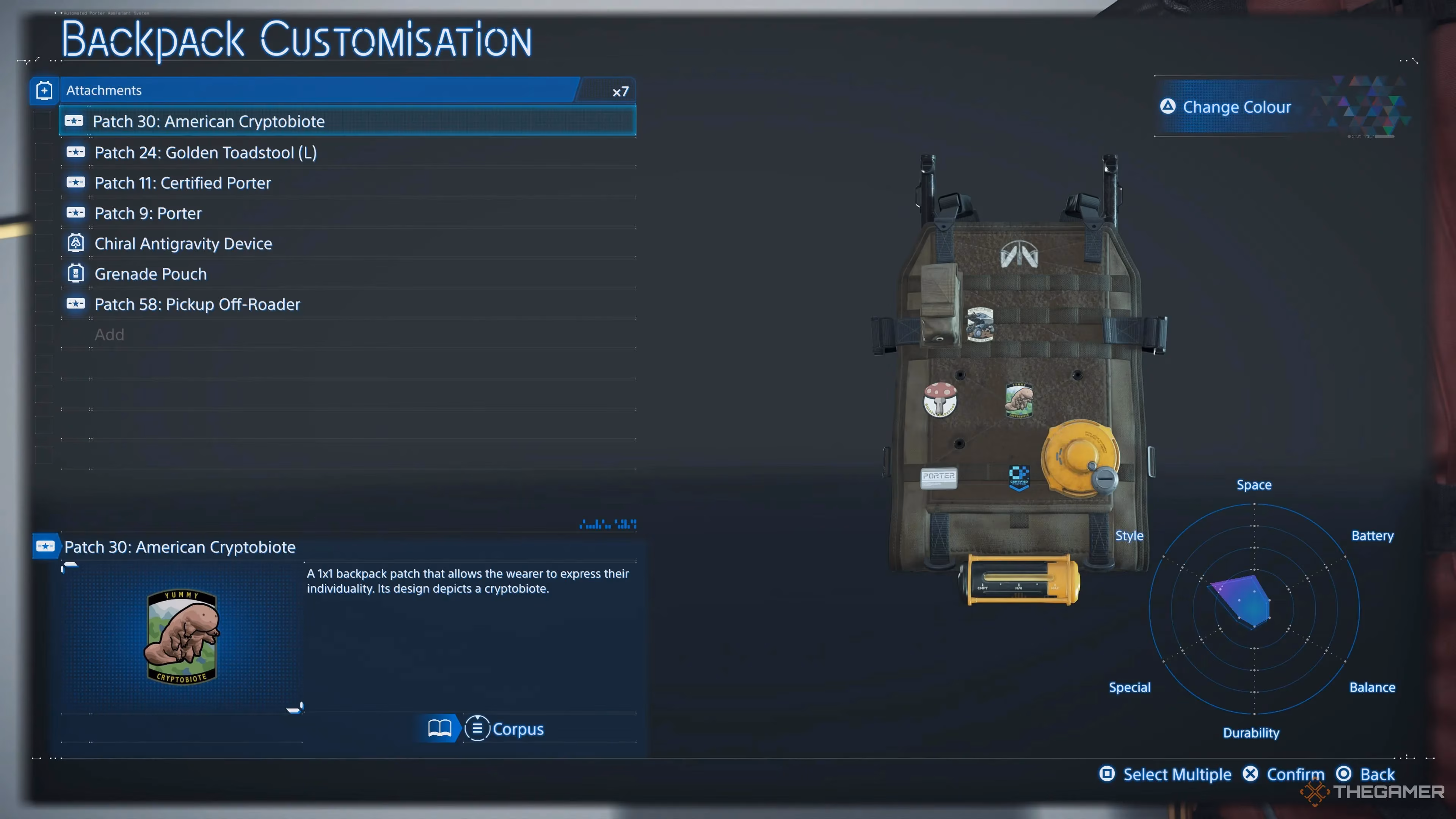Select Patch 30: American Cryptobiote row
Viewport: 1456px width, 819px height.
coord(347,121)
